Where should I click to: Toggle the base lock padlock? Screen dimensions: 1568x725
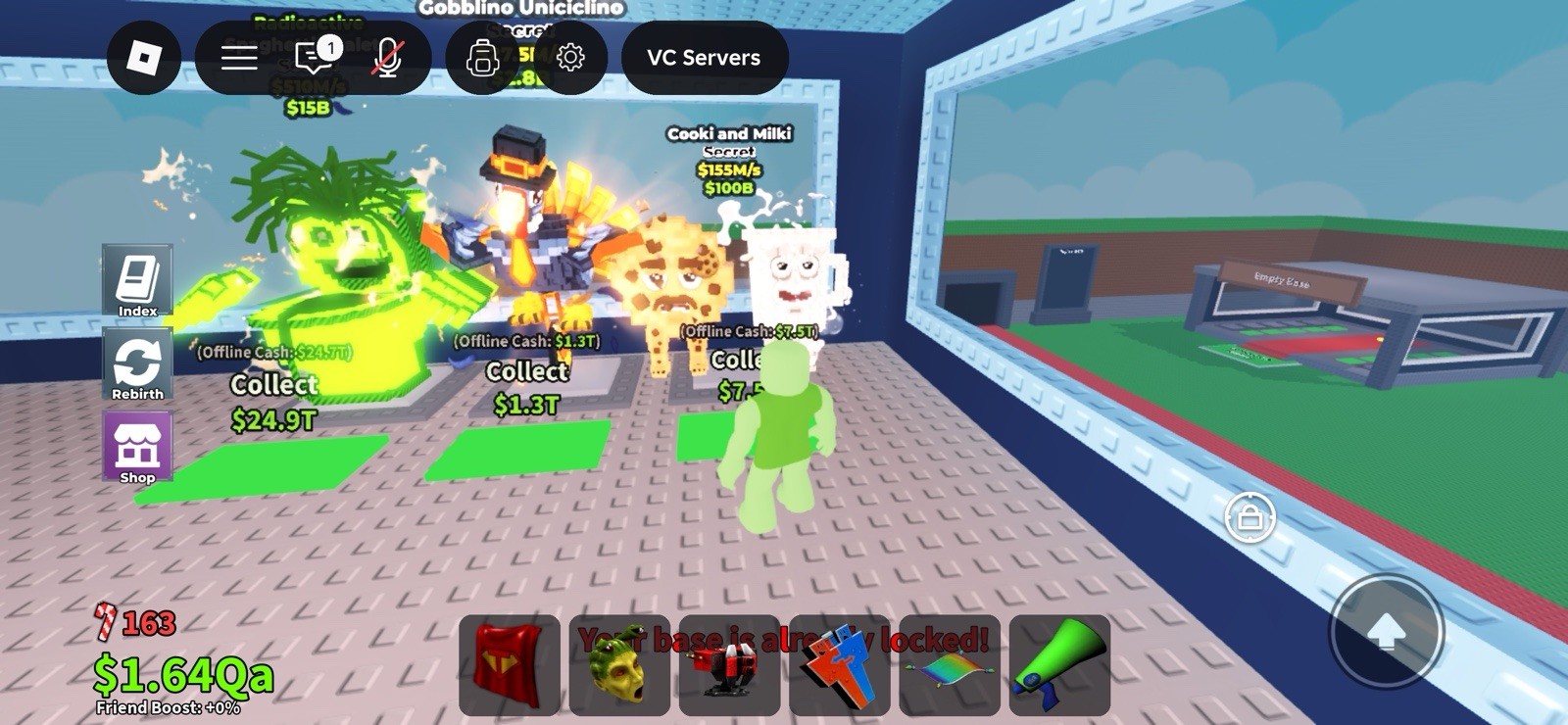point(1249,517)
